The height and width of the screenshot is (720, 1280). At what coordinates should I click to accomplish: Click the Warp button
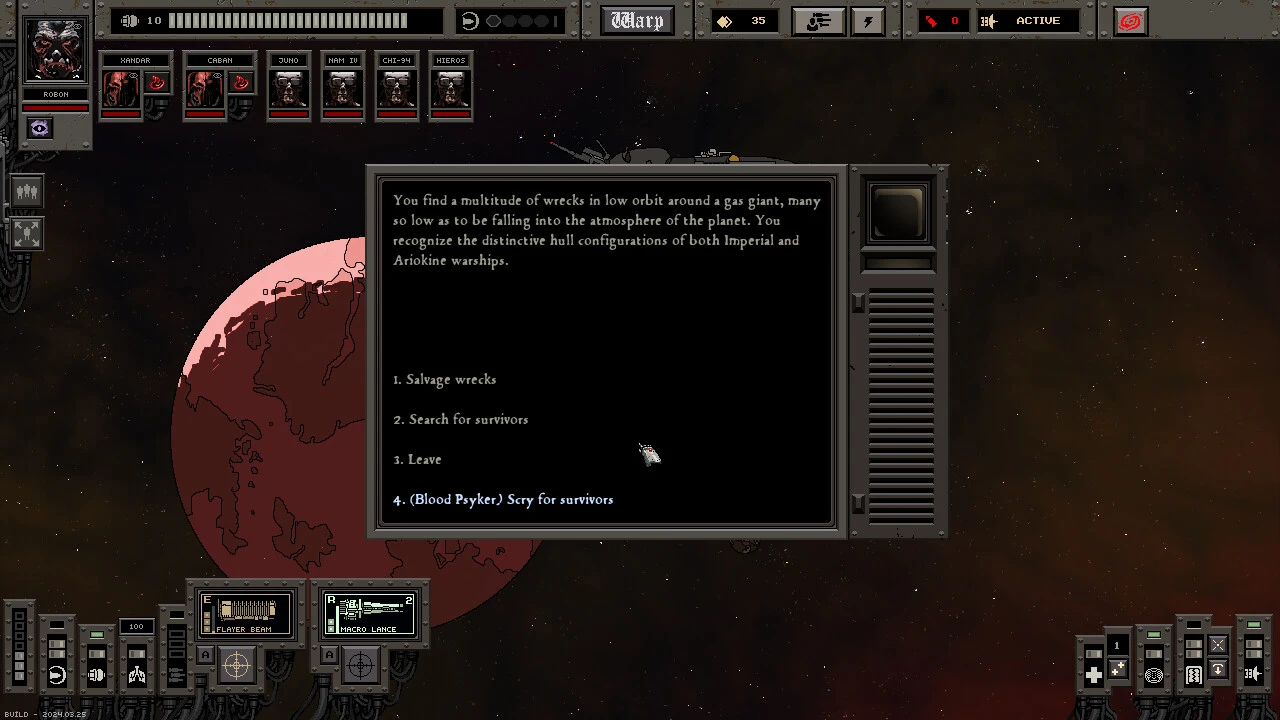pos(637,21)
